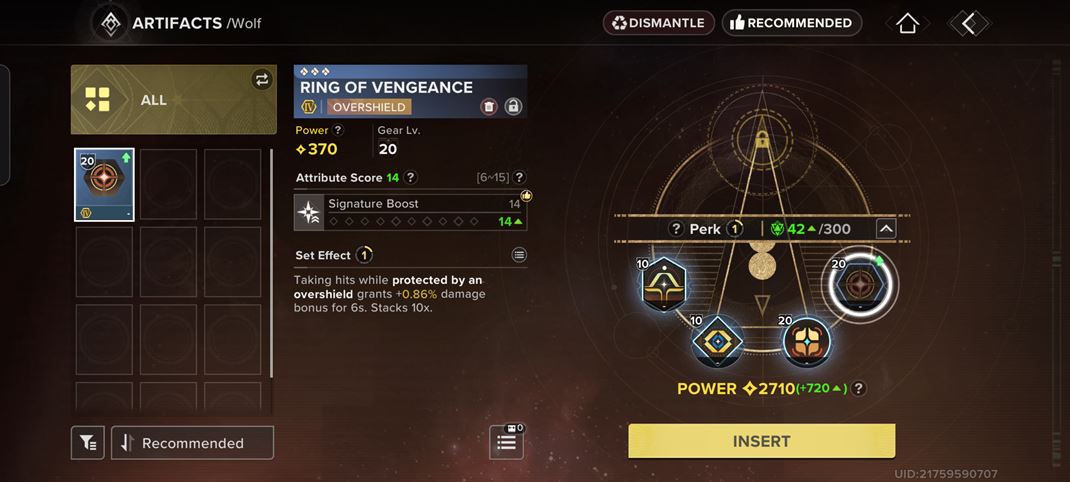The height and width of the screenshot is (482, 1070).
Task: Open the Recommended artifacts option
Action: (792, 22)
